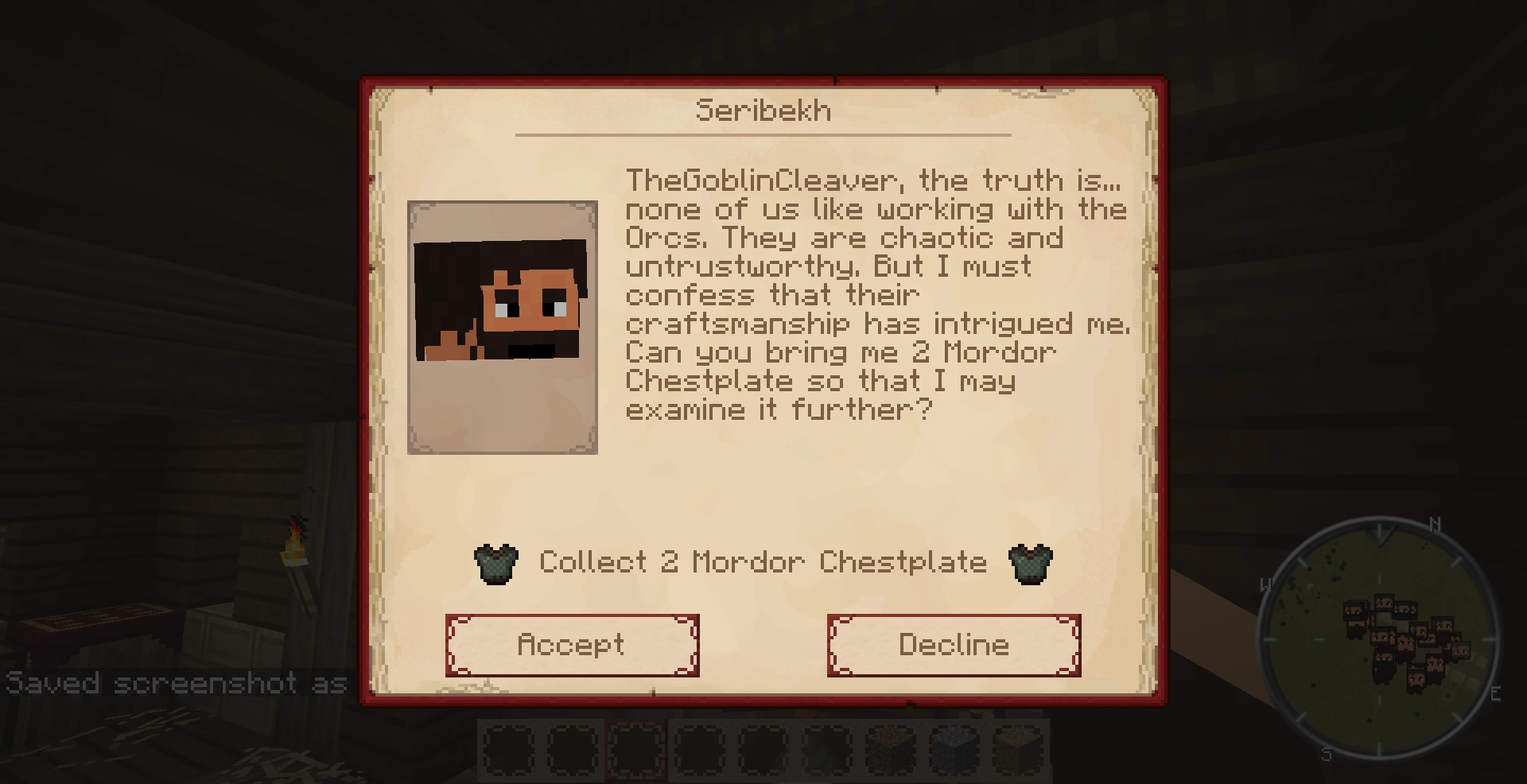The width and height of the screenshot is (1527, 784).
Task: Click the right Mordor Chestplate quest icon
Action: click(1031, 562)
